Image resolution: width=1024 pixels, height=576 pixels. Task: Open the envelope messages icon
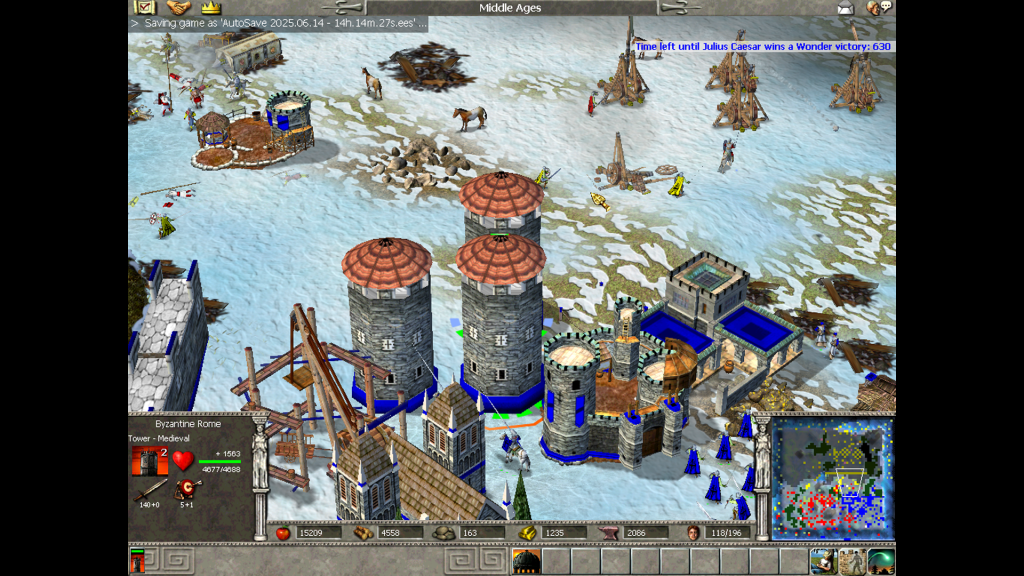click(x=846, y=8)
